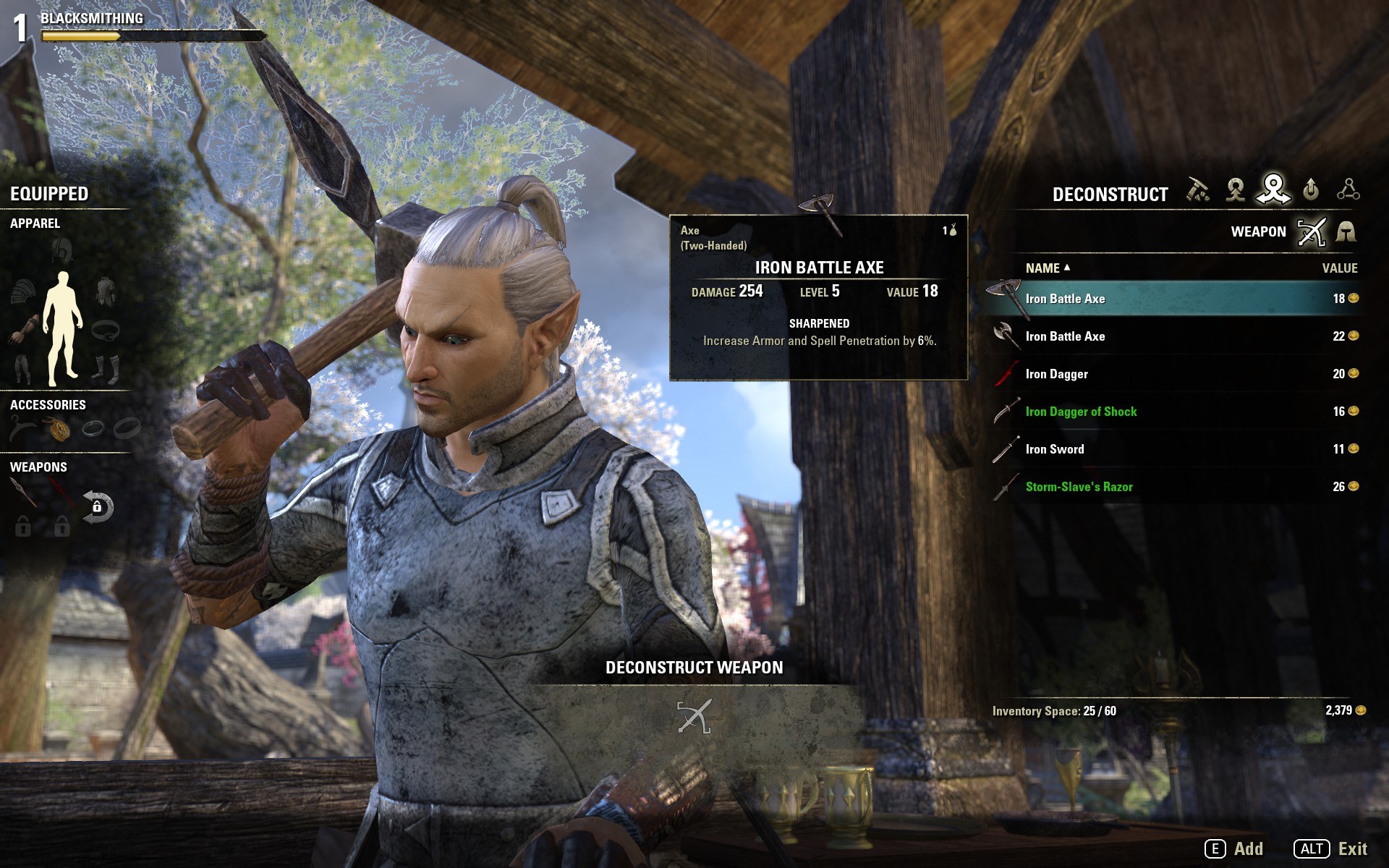This screenshot has height=868, width=1389.
Task: Sort the item list by Value
Action: [x=1339, y=268]
